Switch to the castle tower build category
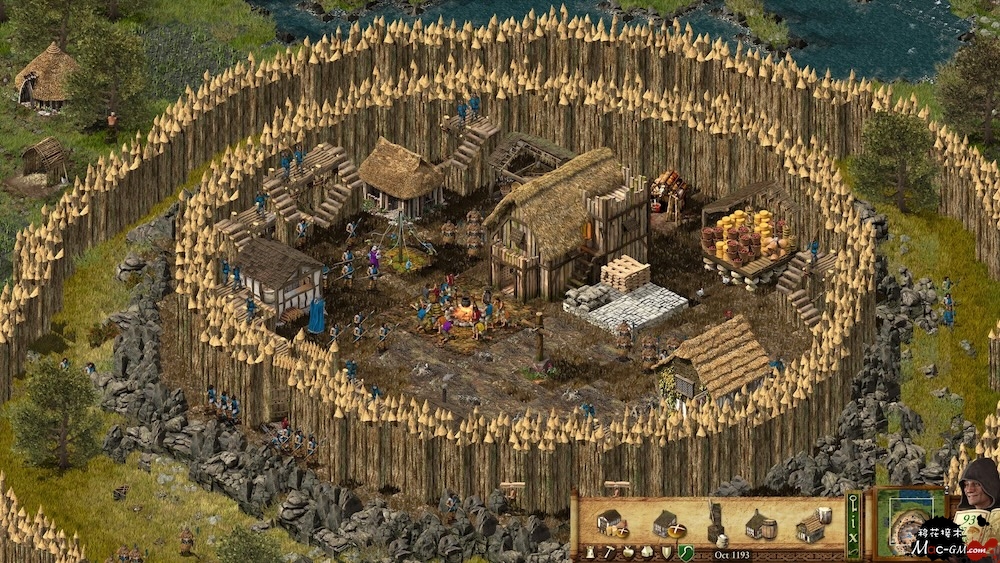1000x563 pixels. point(591,551)
